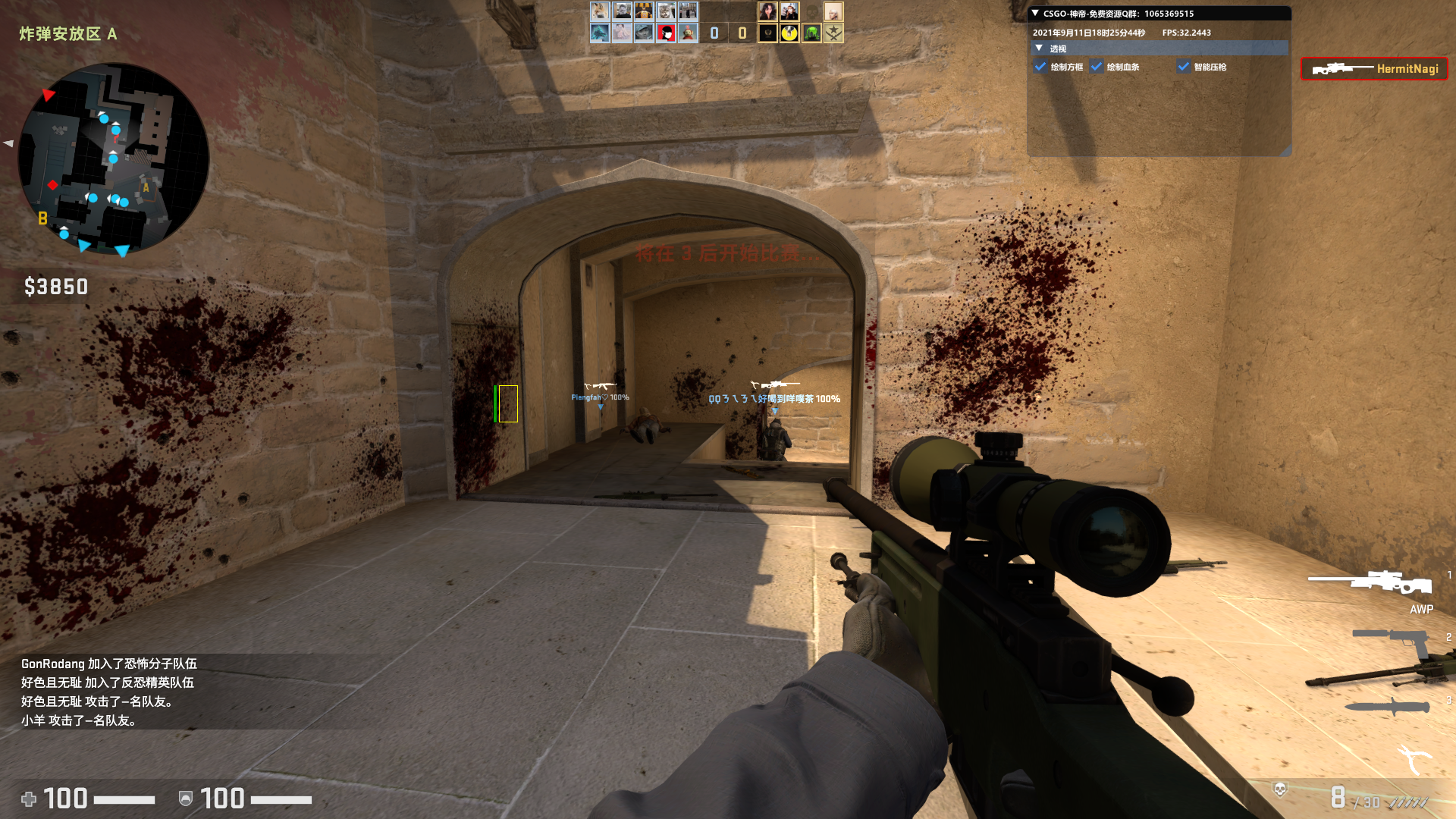Screen dimensions: 1456x819
Task: Select the knife weapon slot
Action: coord(1388,707)
